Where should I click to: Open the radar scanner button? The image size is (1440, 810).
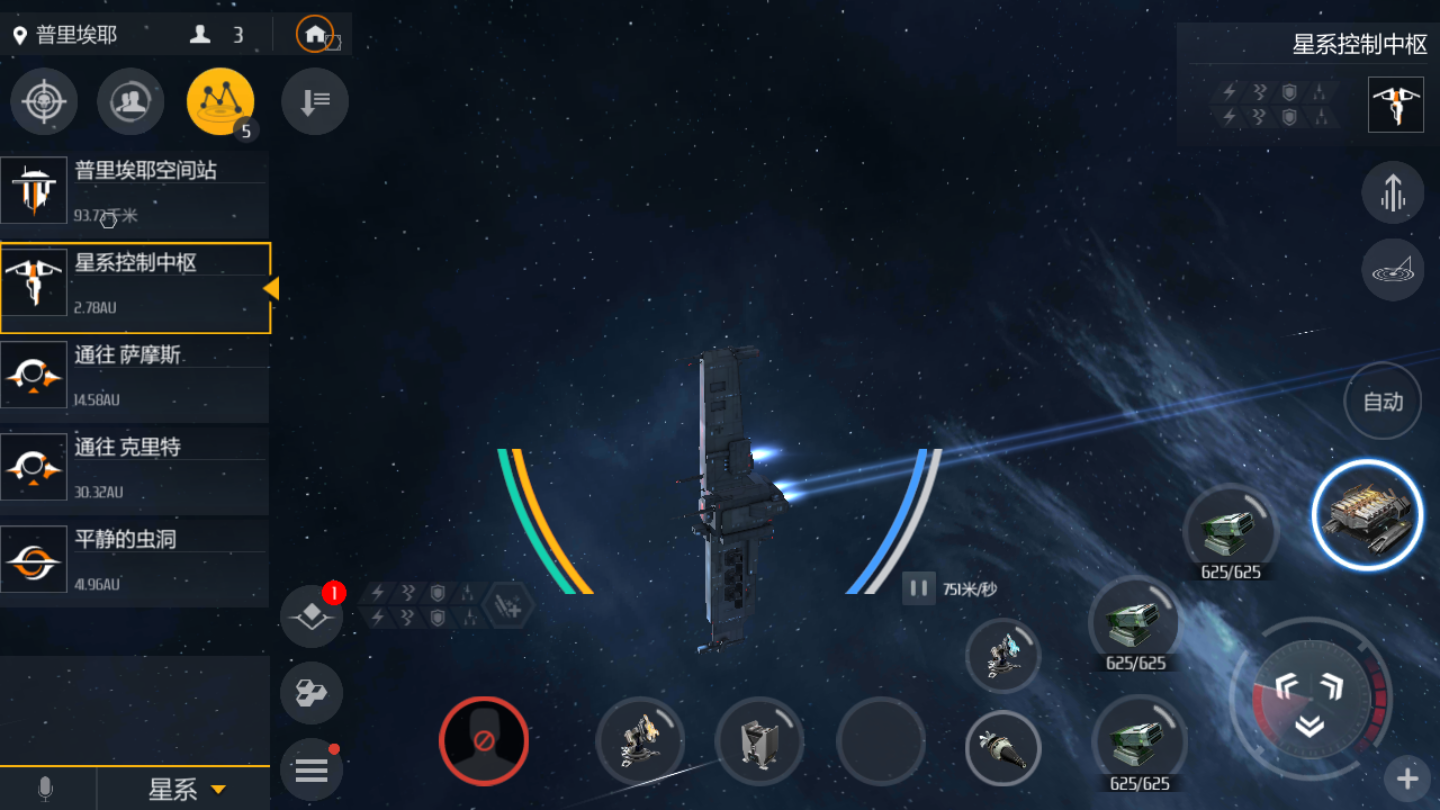click(1392, 270)
